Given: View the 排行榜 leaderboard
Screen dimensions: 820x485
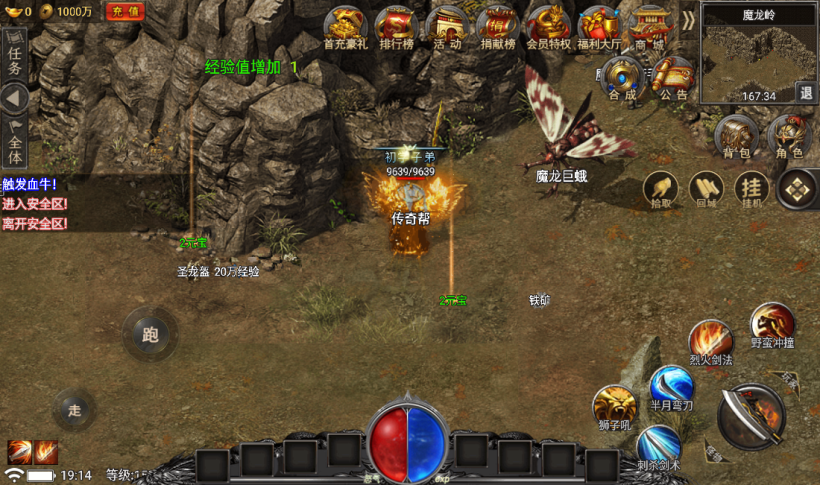Looking at the screenshot, I should 397,25.
